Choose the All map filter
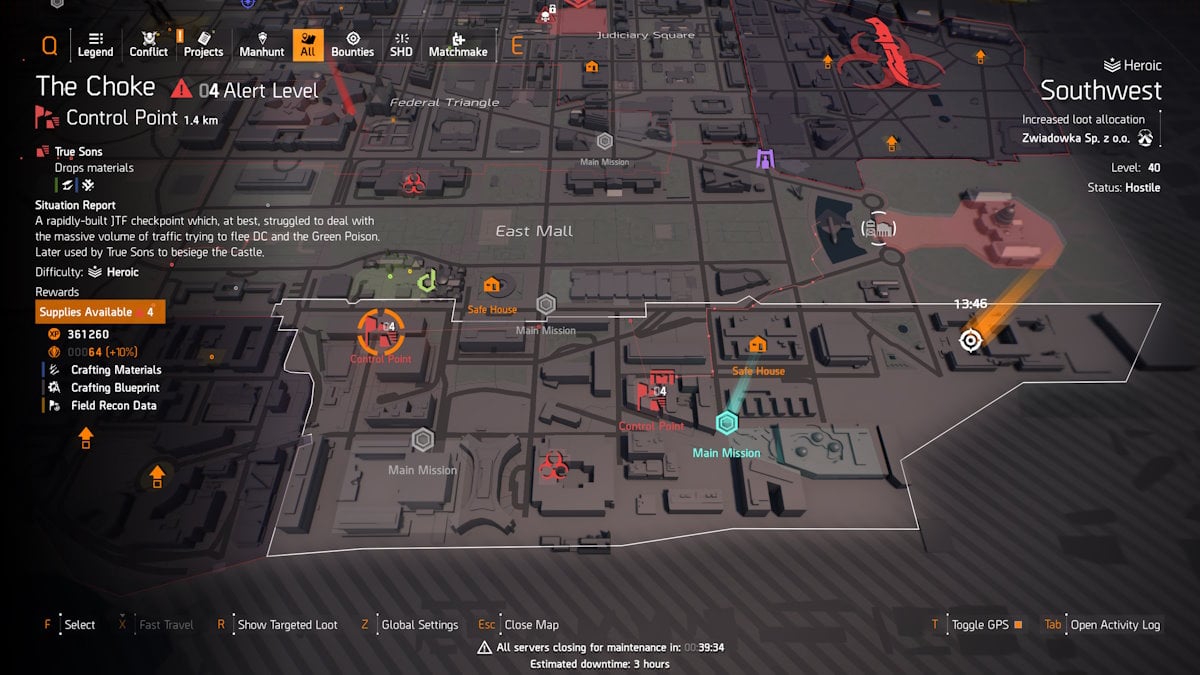Image resolution: width=1200 pixels, height=675 pixels. pos(308,45)
